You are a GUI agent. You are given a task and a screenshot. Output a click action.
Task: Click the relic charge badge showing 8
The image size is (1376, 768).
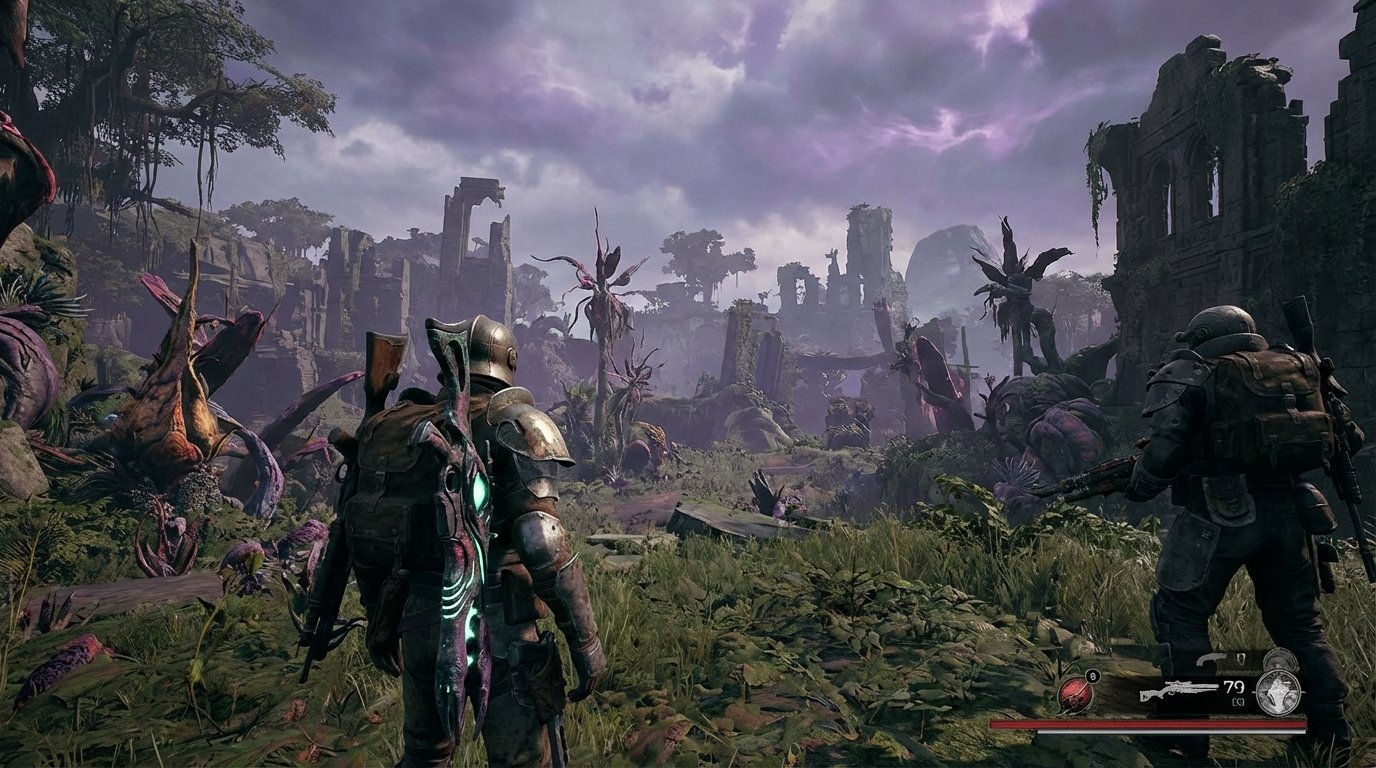[1092, 675]
